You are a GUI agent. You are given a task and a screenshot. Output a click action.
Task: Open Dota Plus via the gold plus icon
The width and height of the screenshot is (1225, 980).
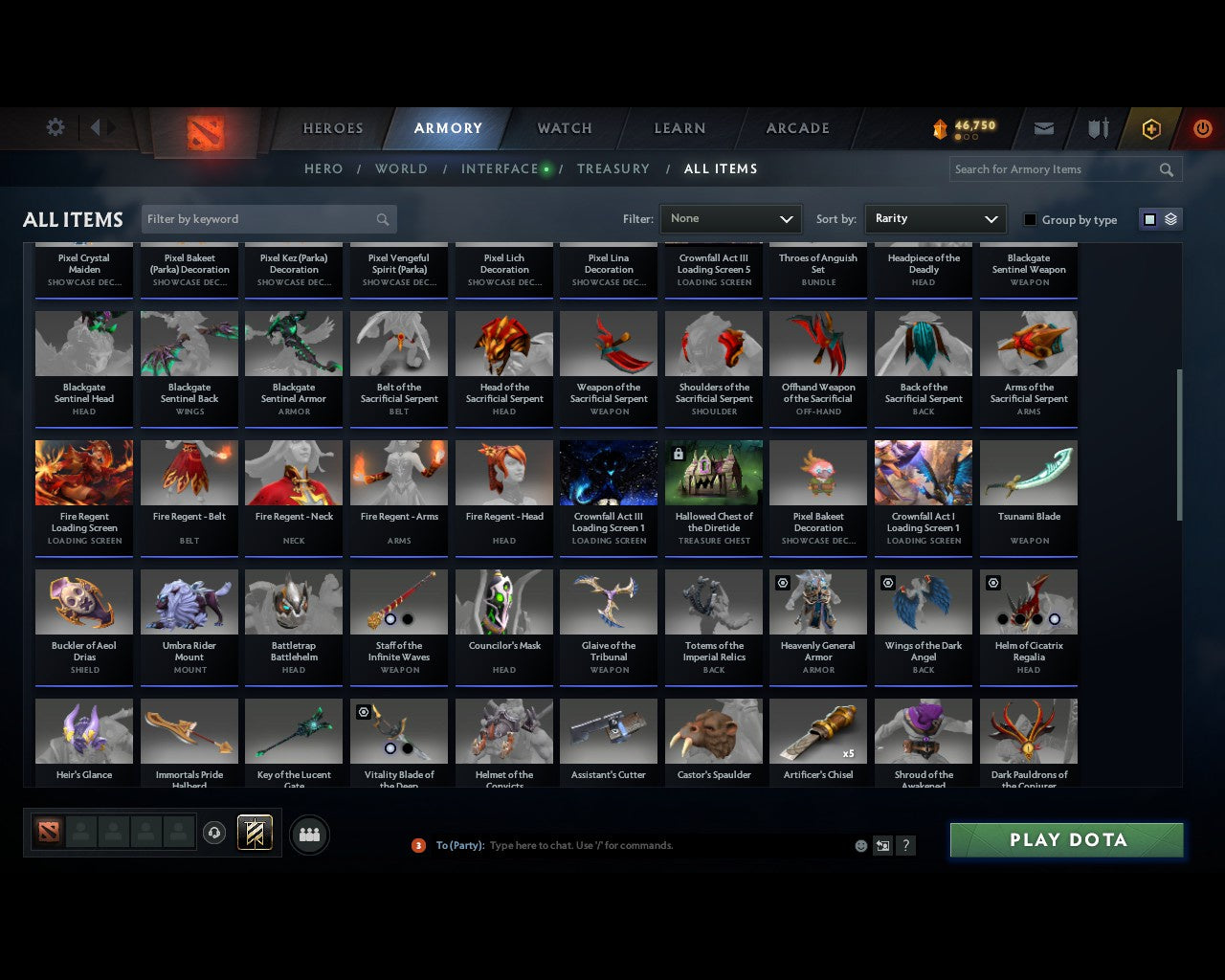1151,128
